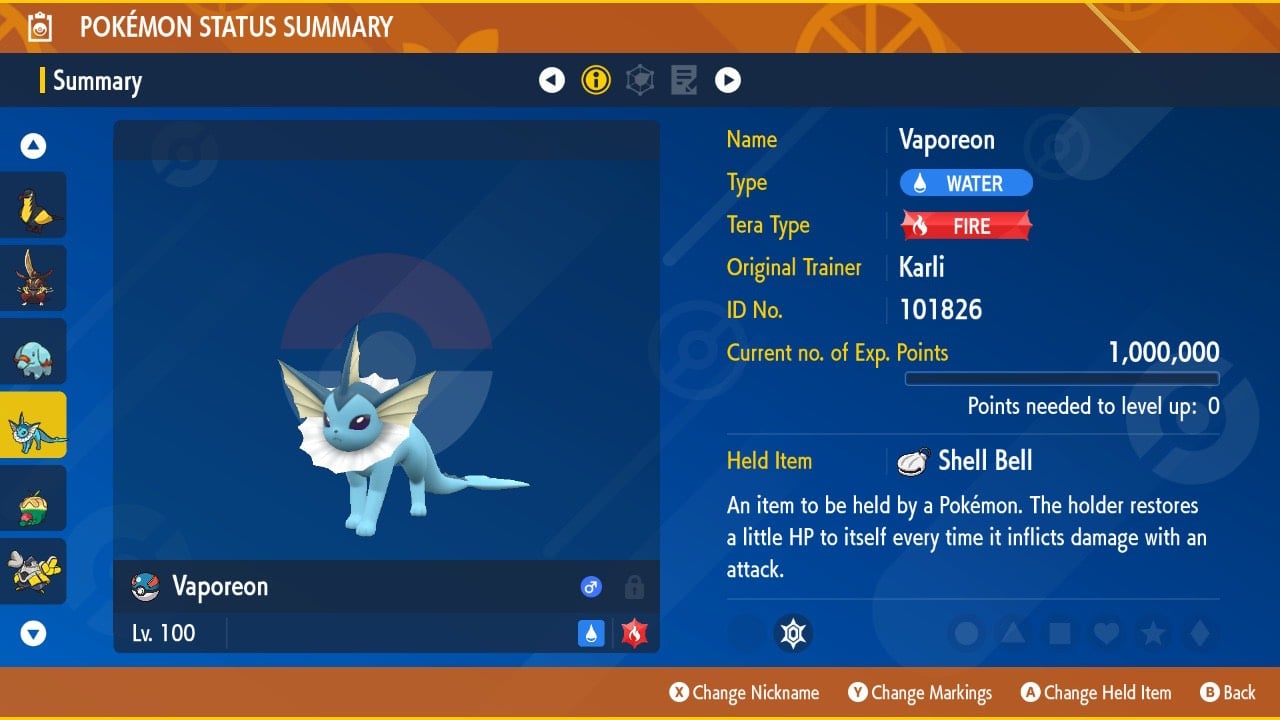Screen dimensions: 1280x720
Task: Click the Fire Tera Type badge
Action: tap(965, 225)
